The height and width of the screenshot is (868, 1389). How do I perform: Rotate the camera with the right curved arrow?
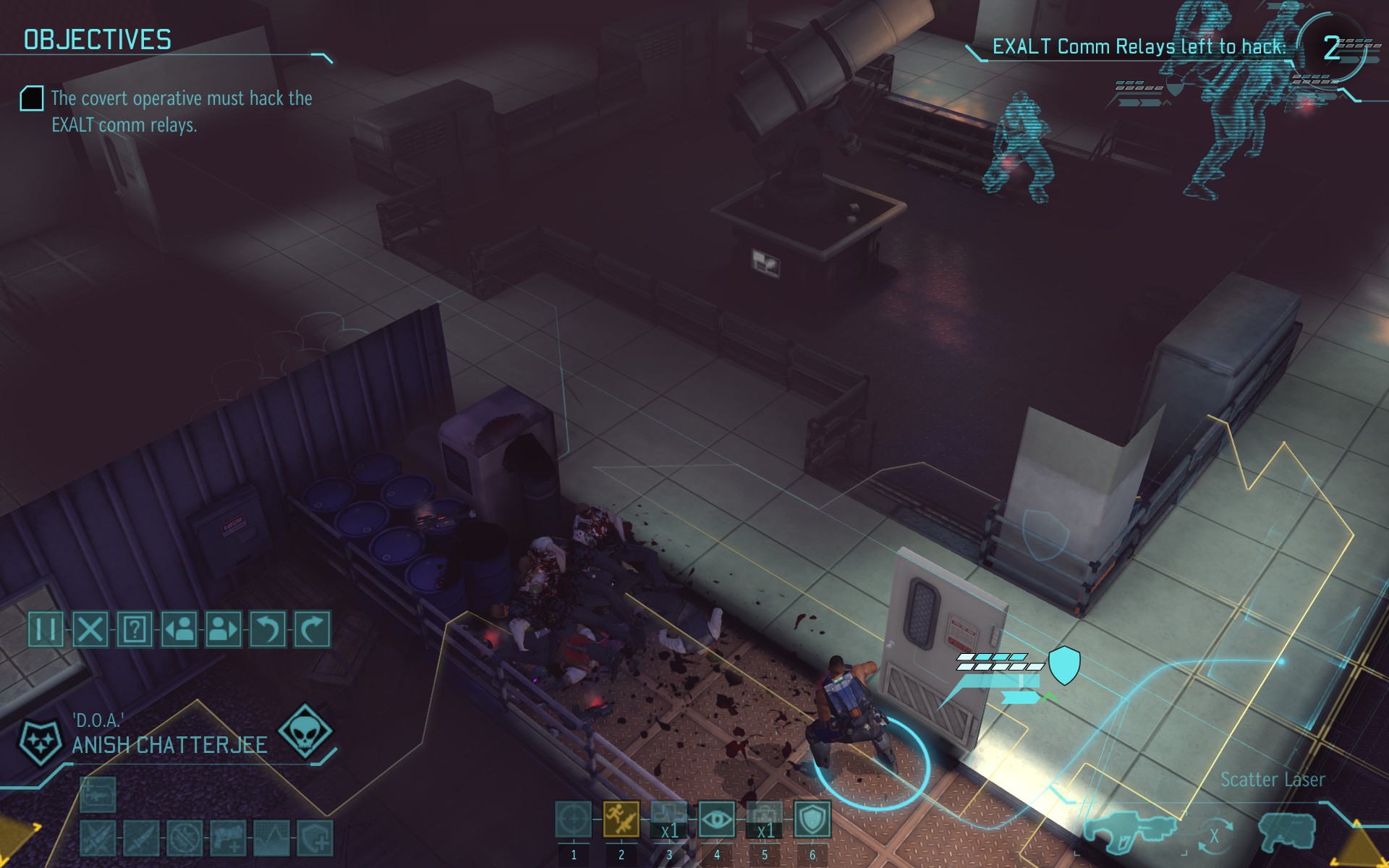click(x=312, y=629)
